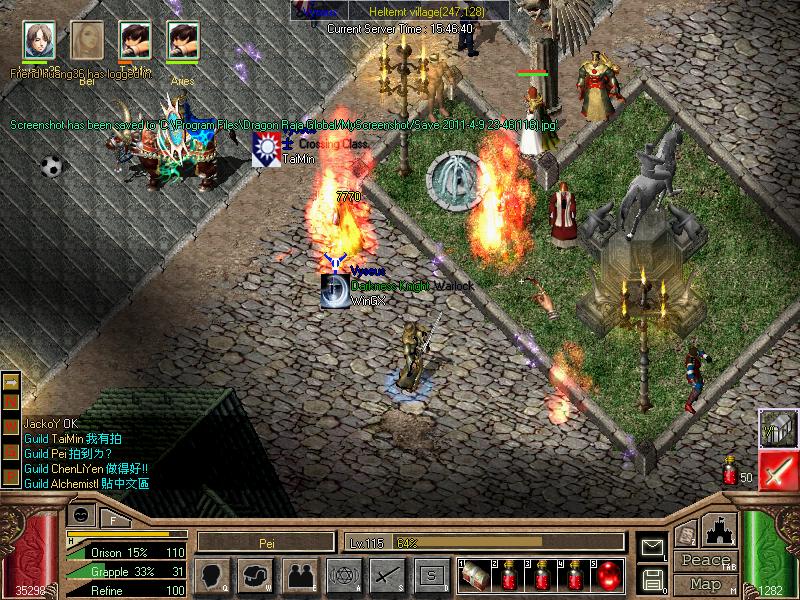
Task: Activate the hexagram magic button
Action: point(343,575)
